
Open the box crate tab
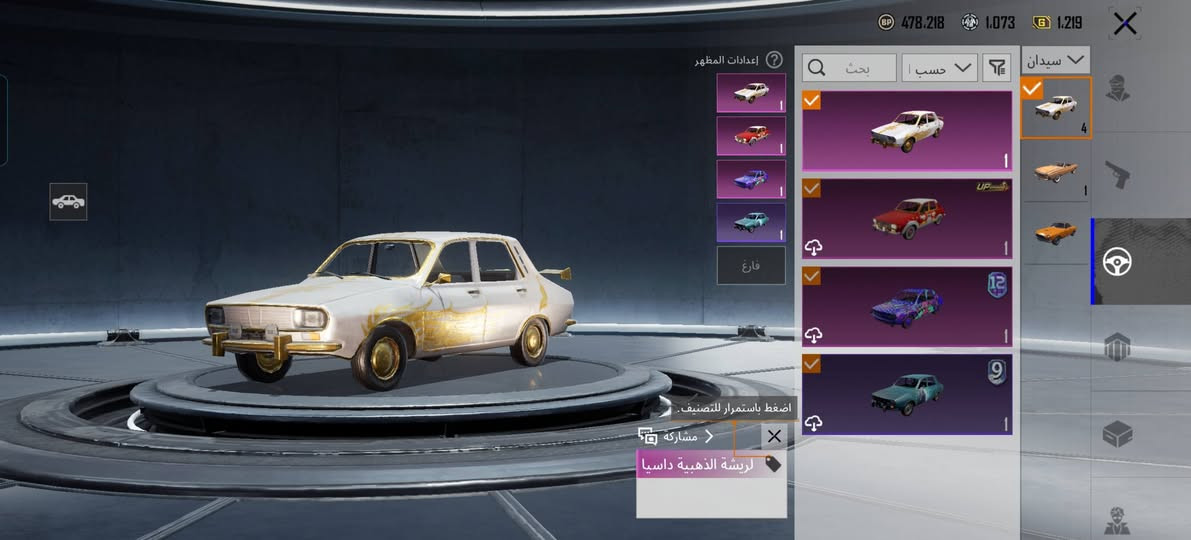[x=1117, y=434]
